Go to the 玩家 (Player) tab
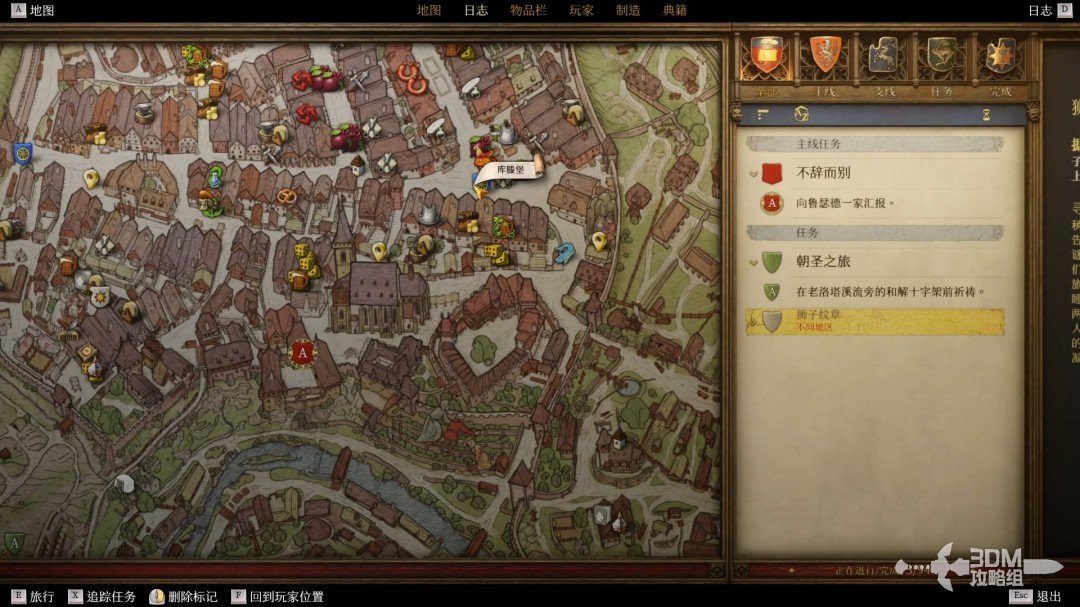1080x607 pixels. coord(581,10)
